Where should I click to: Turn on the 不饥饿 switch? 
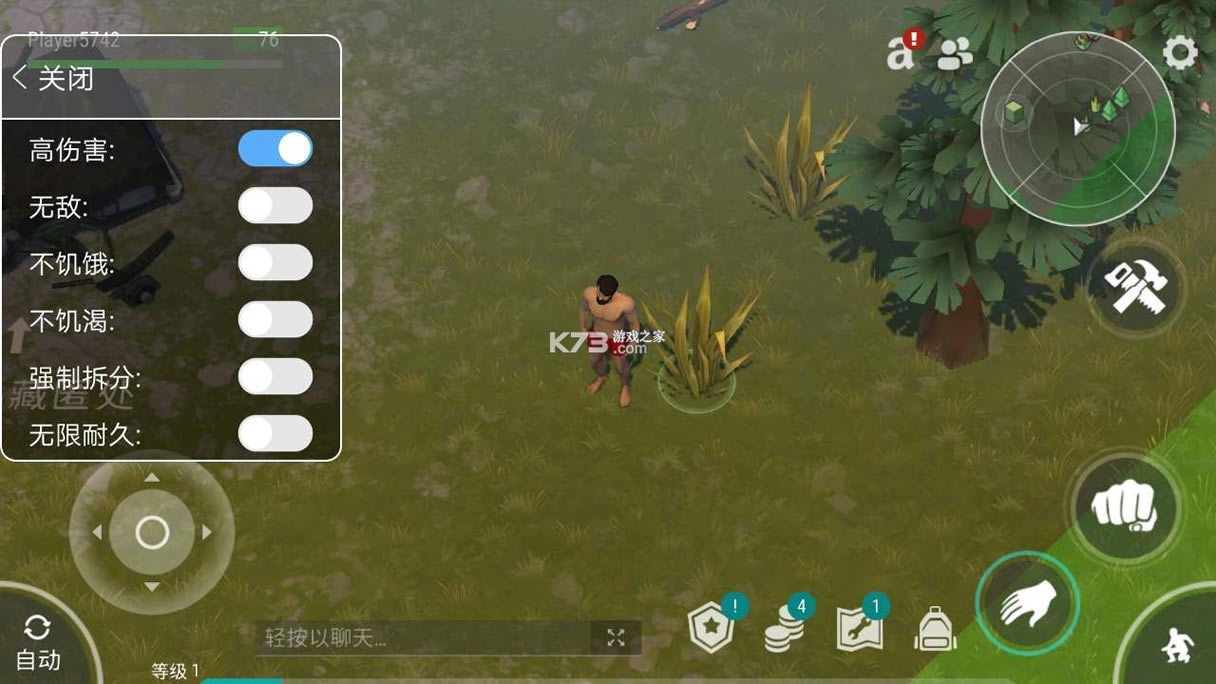(275, 263)
